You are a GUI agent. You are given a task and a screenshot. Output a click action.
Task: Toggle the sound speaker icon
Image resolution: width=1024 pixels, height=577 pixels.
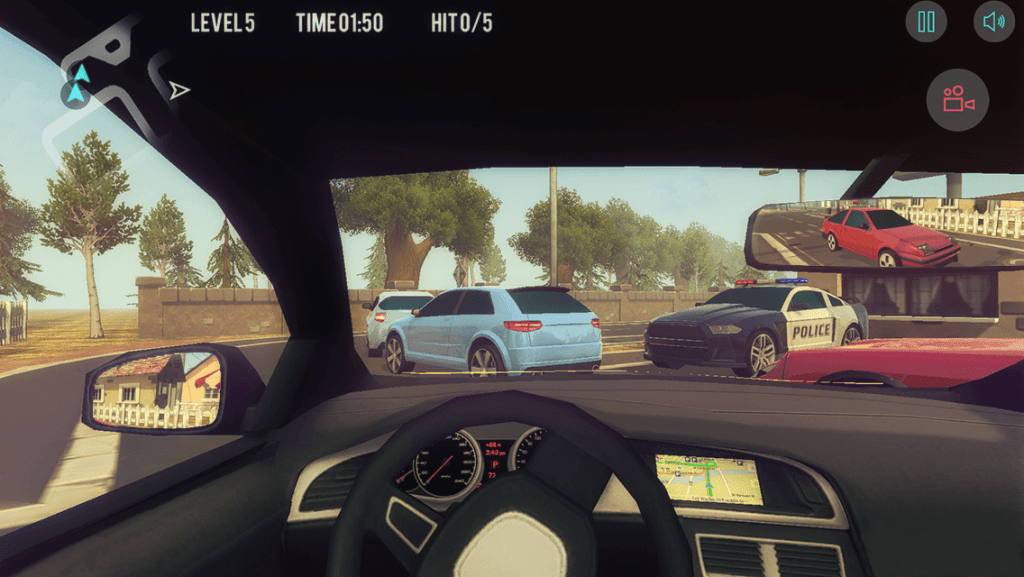click(x=993, y=22)
